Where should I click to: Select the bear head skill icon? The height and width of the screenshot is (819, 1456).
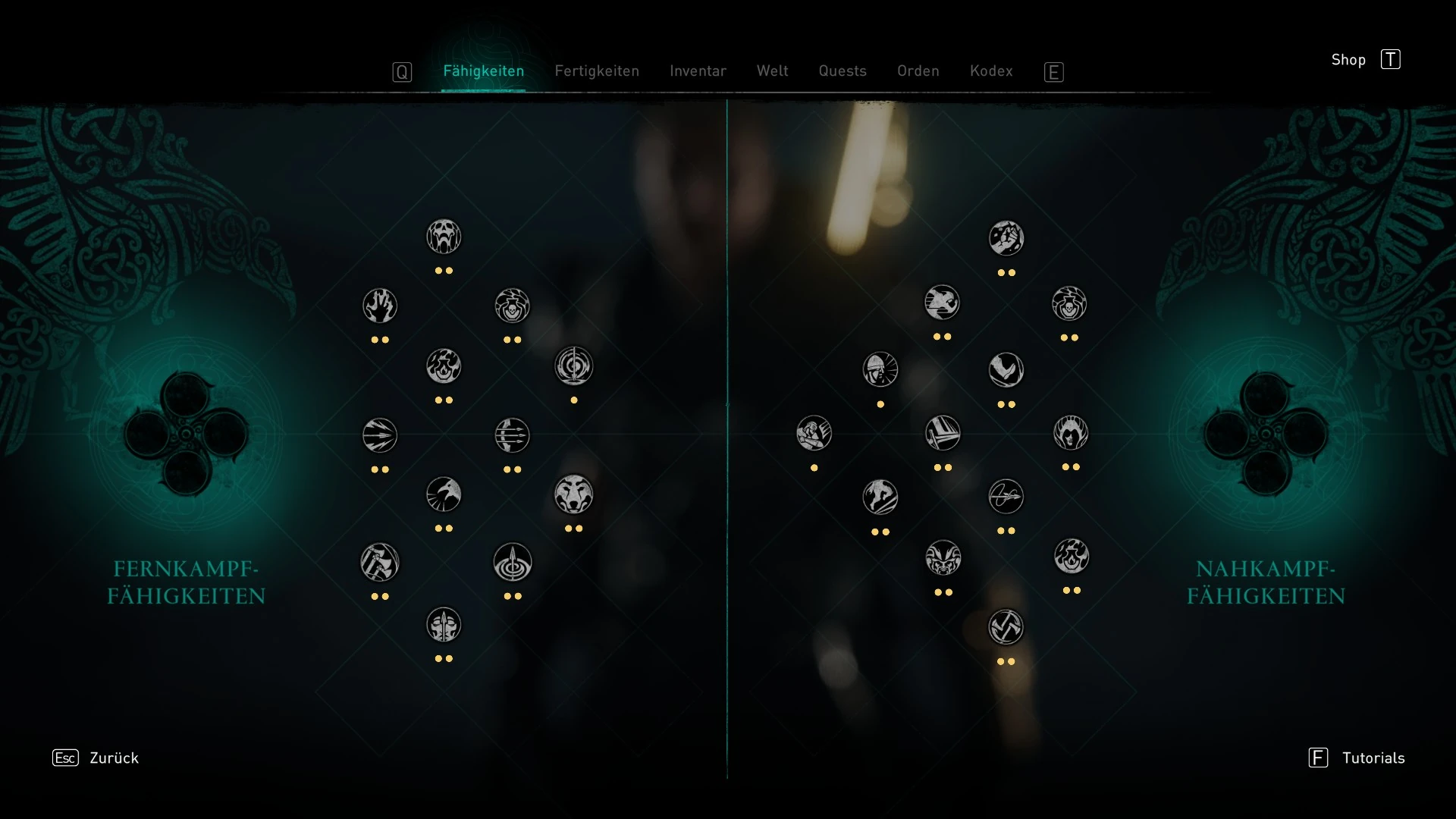[575, 494]
